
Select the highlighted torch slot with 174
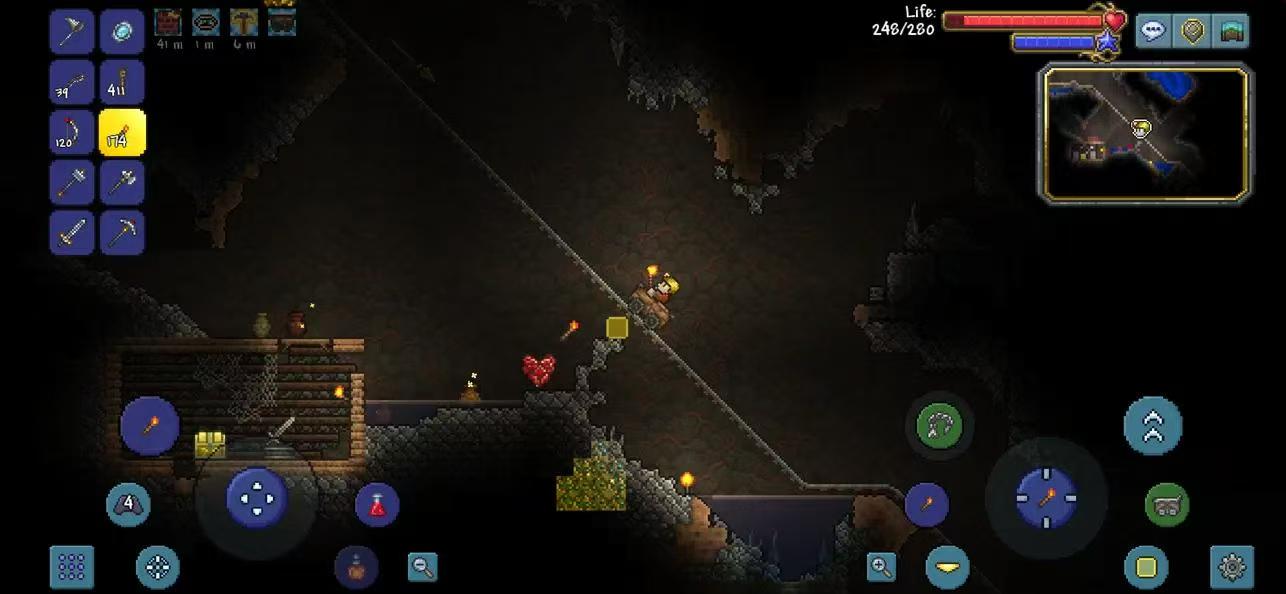[122, 133]
